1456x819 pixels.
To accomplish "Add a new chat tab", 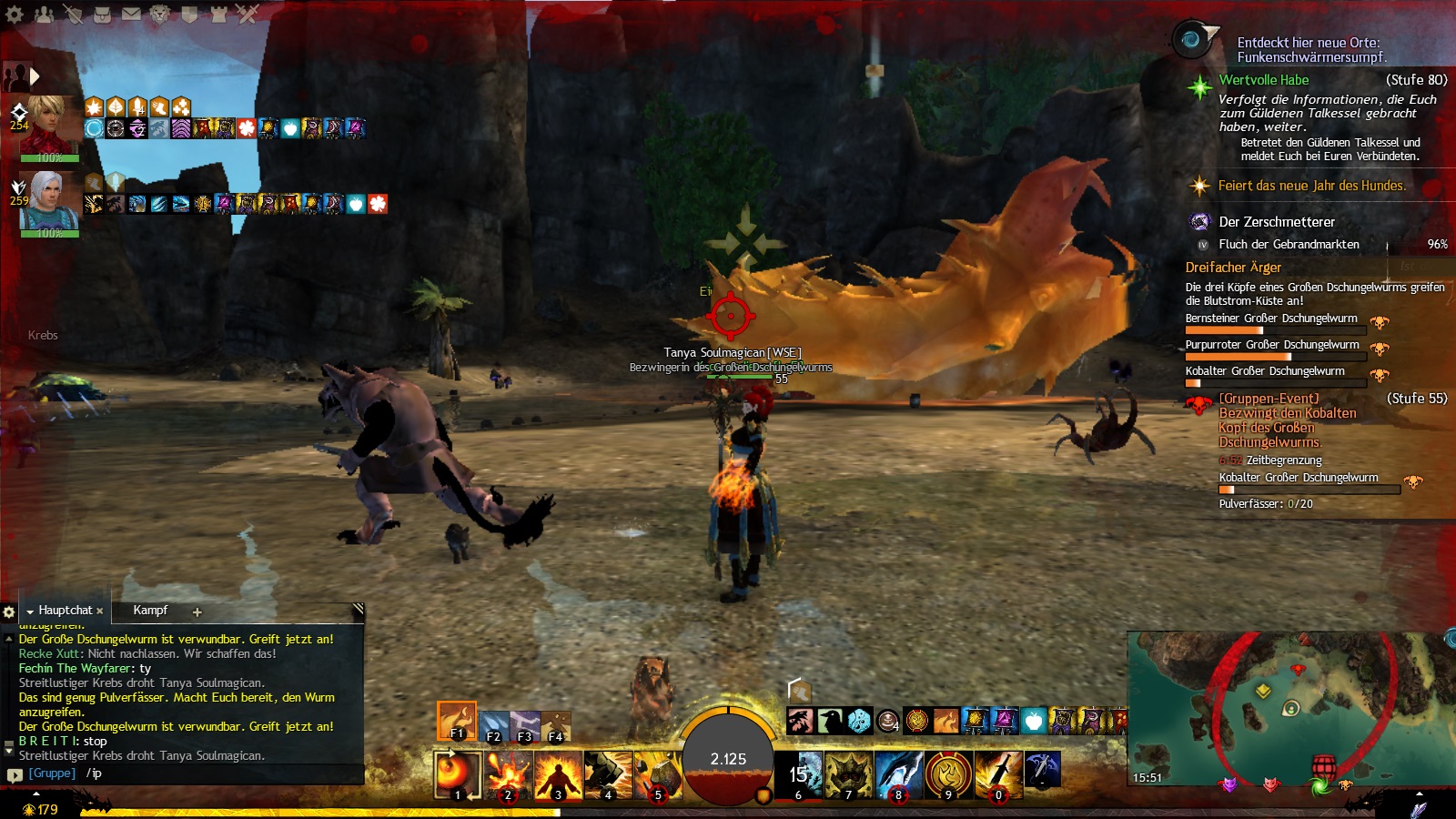I will (x=197, y=612).
